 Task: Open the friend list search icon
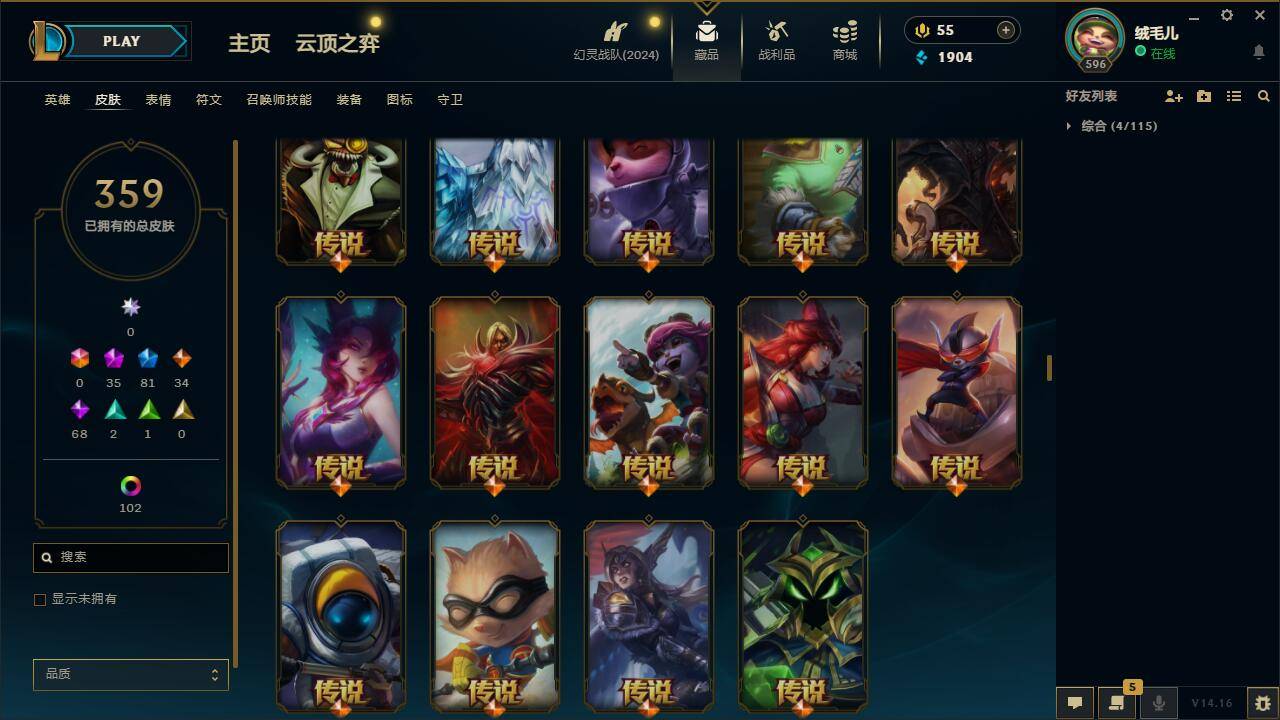click(1264, 96)
